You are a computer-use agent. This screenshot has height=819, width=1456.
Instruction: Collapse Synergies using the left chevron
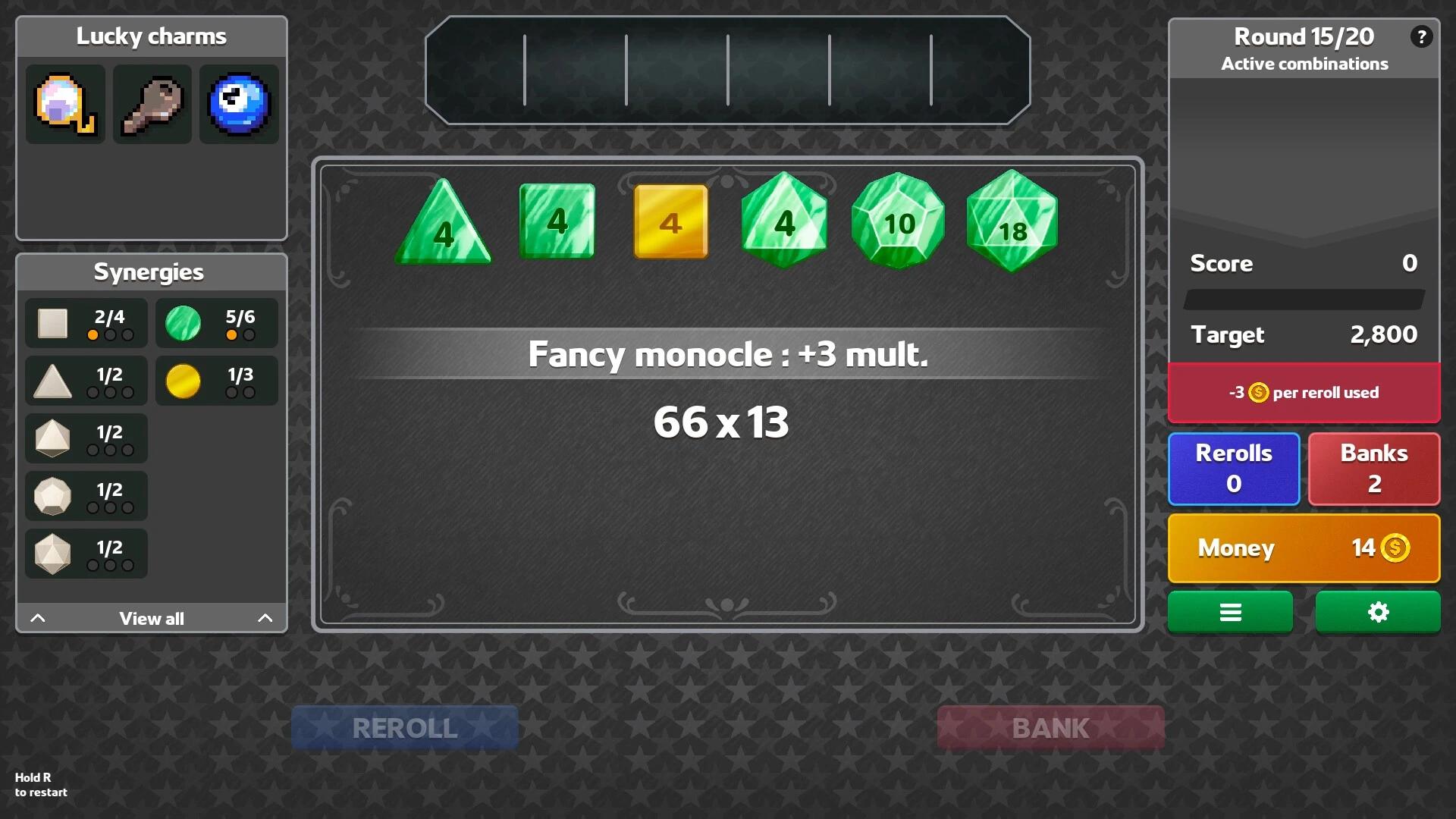[x=38, y=617]
